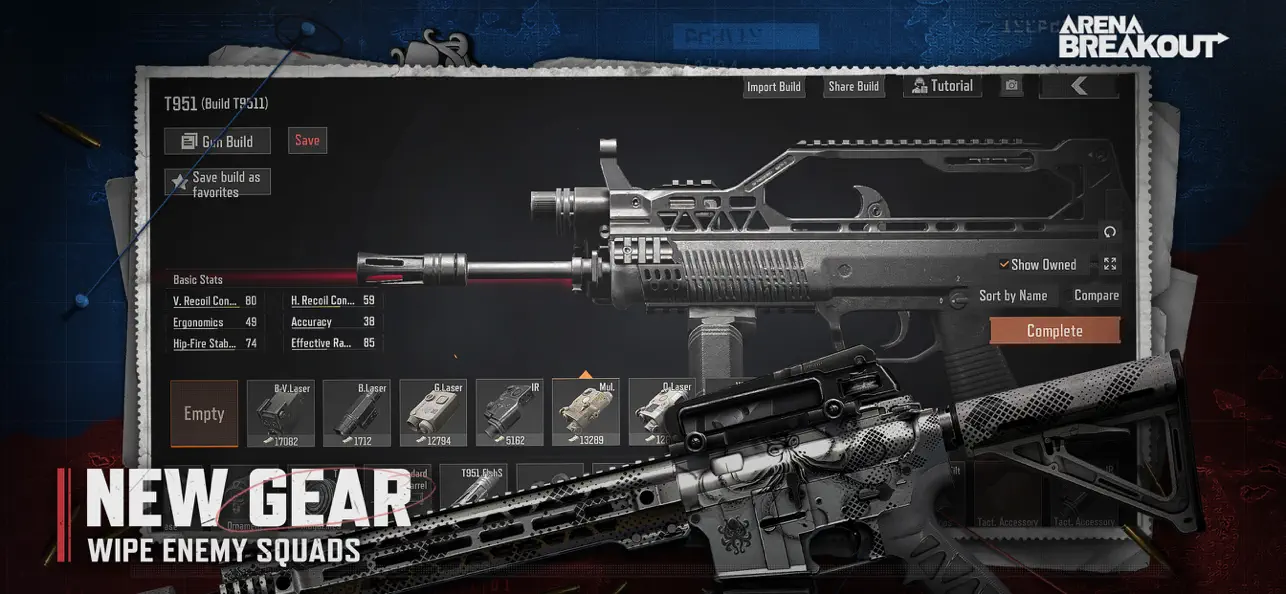Screen dimensions: 1286x594
Task: Open the Tutorial
Action: [x=941, y=86]
